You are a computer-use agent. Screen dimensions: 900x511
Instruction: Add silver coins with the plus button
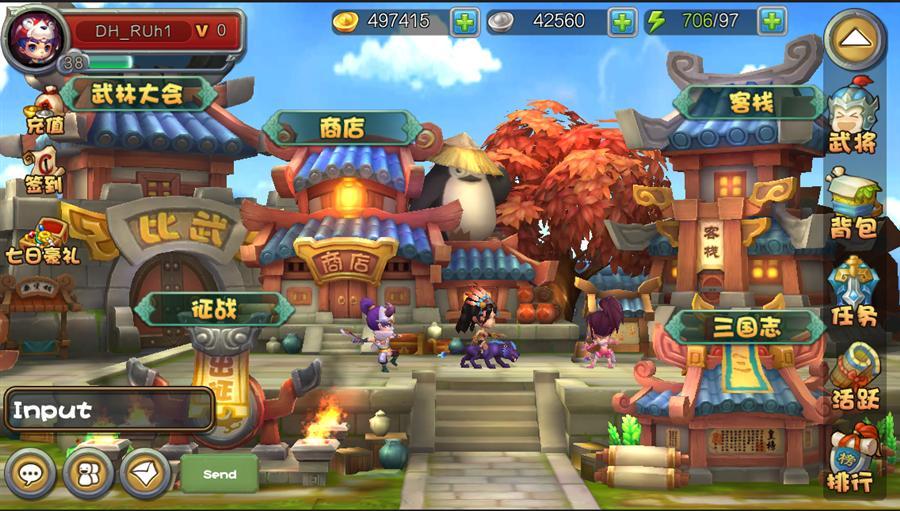[x=623, y=21]
